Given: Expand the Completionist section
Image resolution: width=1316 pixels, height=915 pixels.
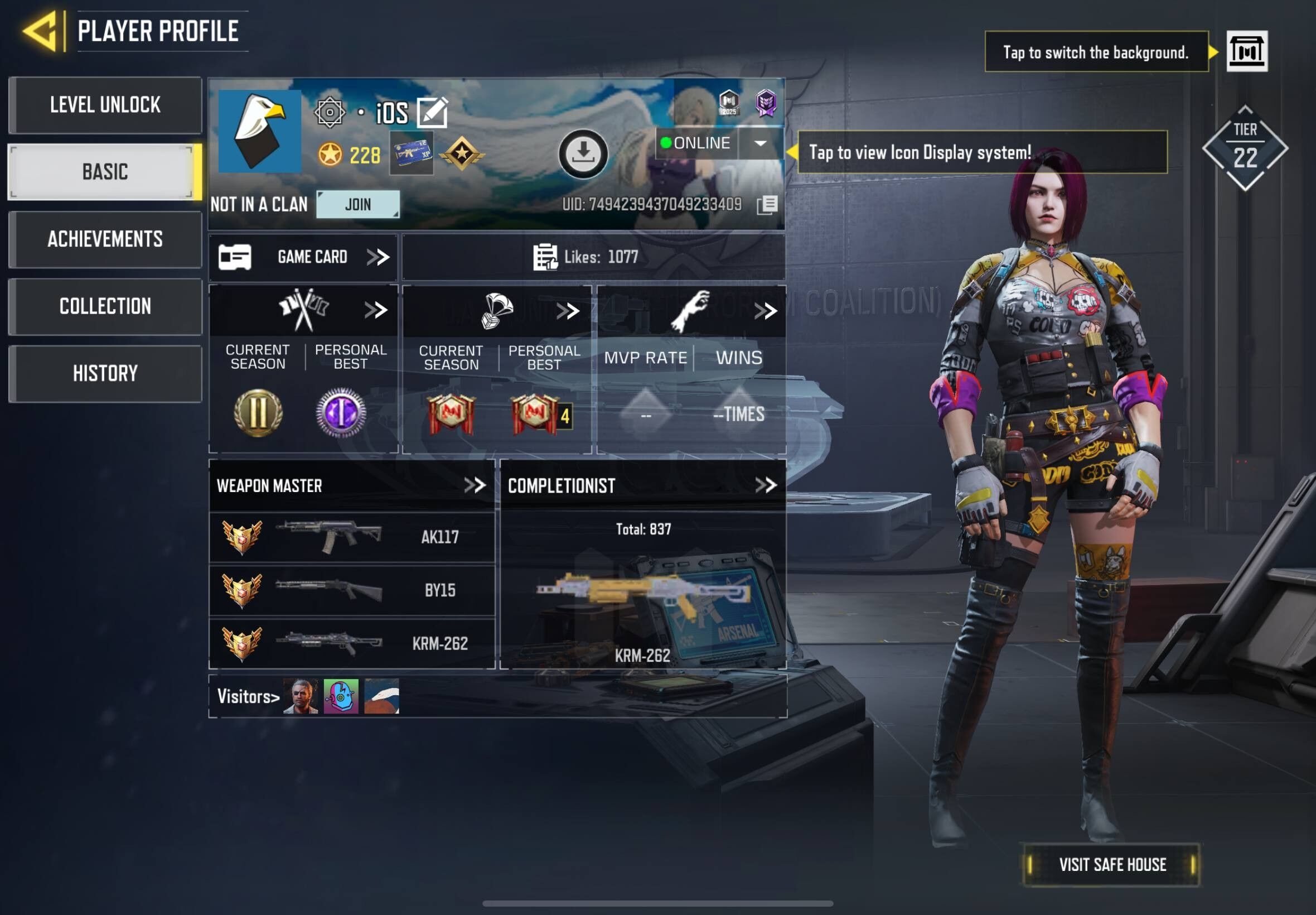Looking at the screenshot, I should click(x=766, y=485).
